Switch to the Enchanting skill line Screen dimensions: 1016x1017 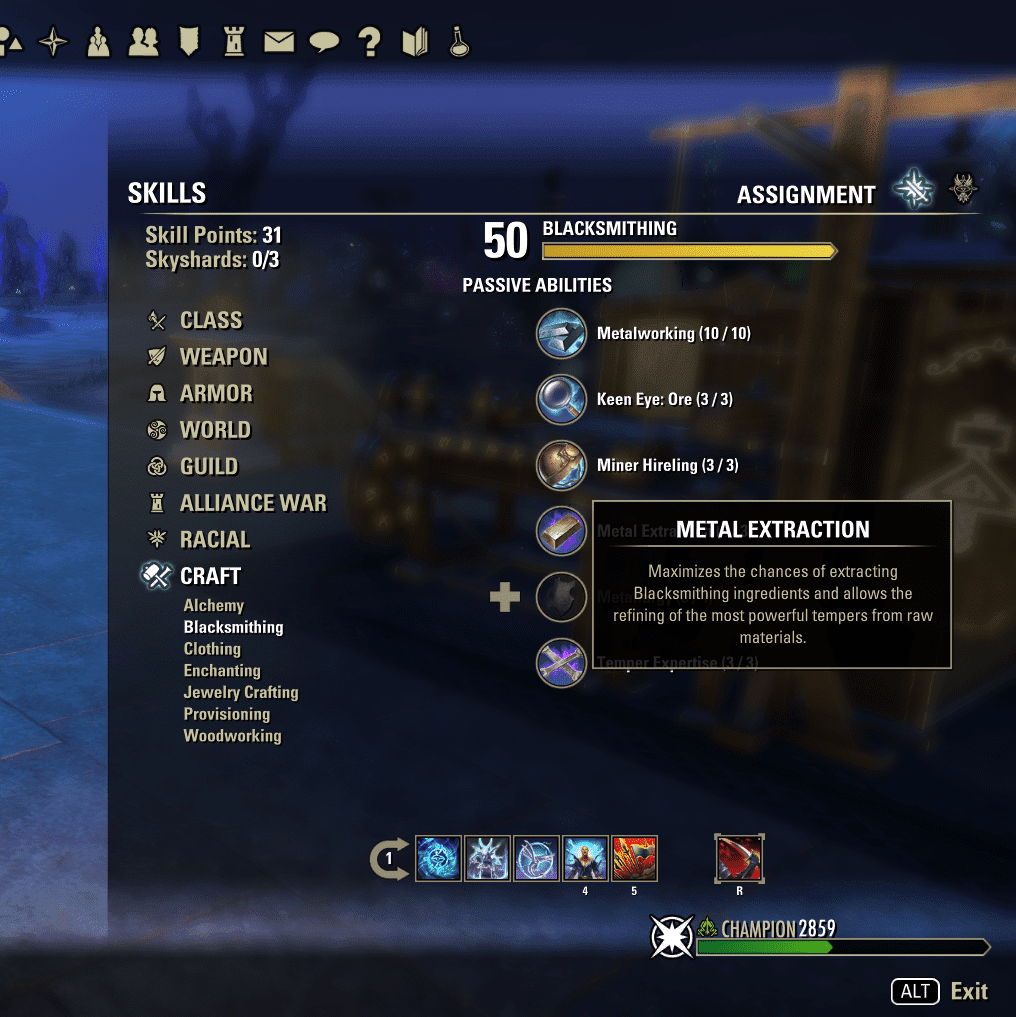[221, 670]
